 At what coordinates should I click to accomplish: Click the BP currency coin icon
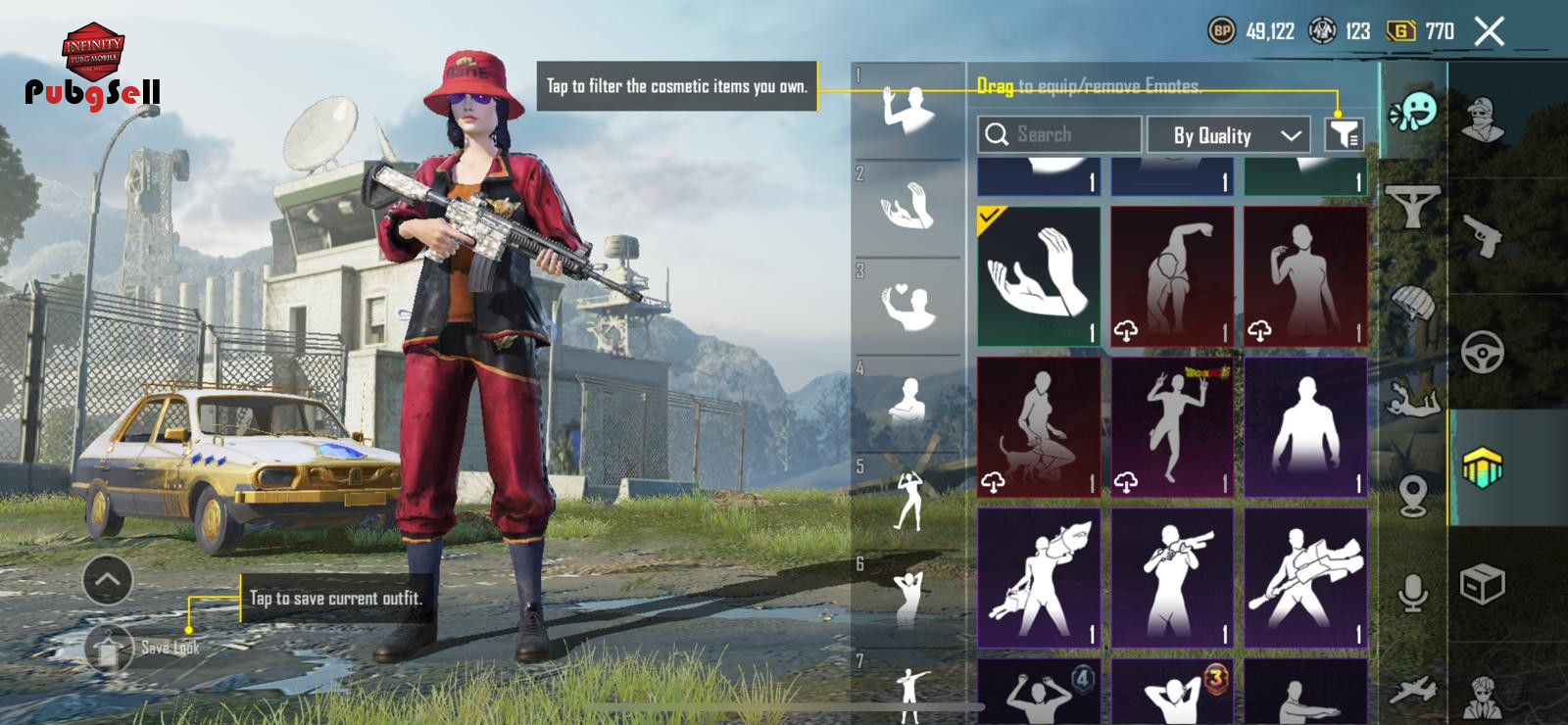click(1221, 31)
